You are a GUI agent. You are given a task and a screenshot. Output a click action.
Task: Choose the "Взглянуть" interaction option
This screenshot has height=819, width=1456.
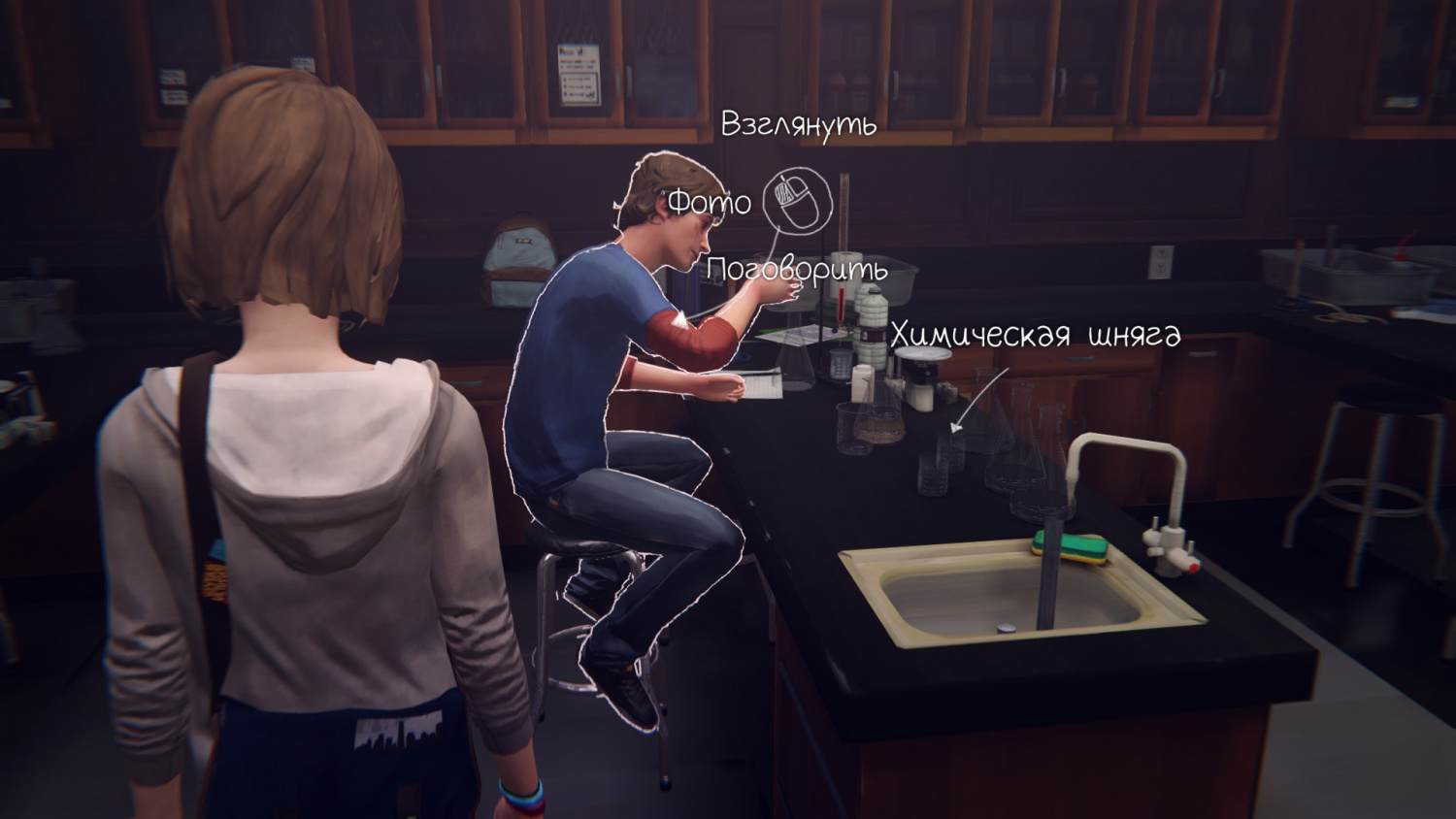[799, 125]
